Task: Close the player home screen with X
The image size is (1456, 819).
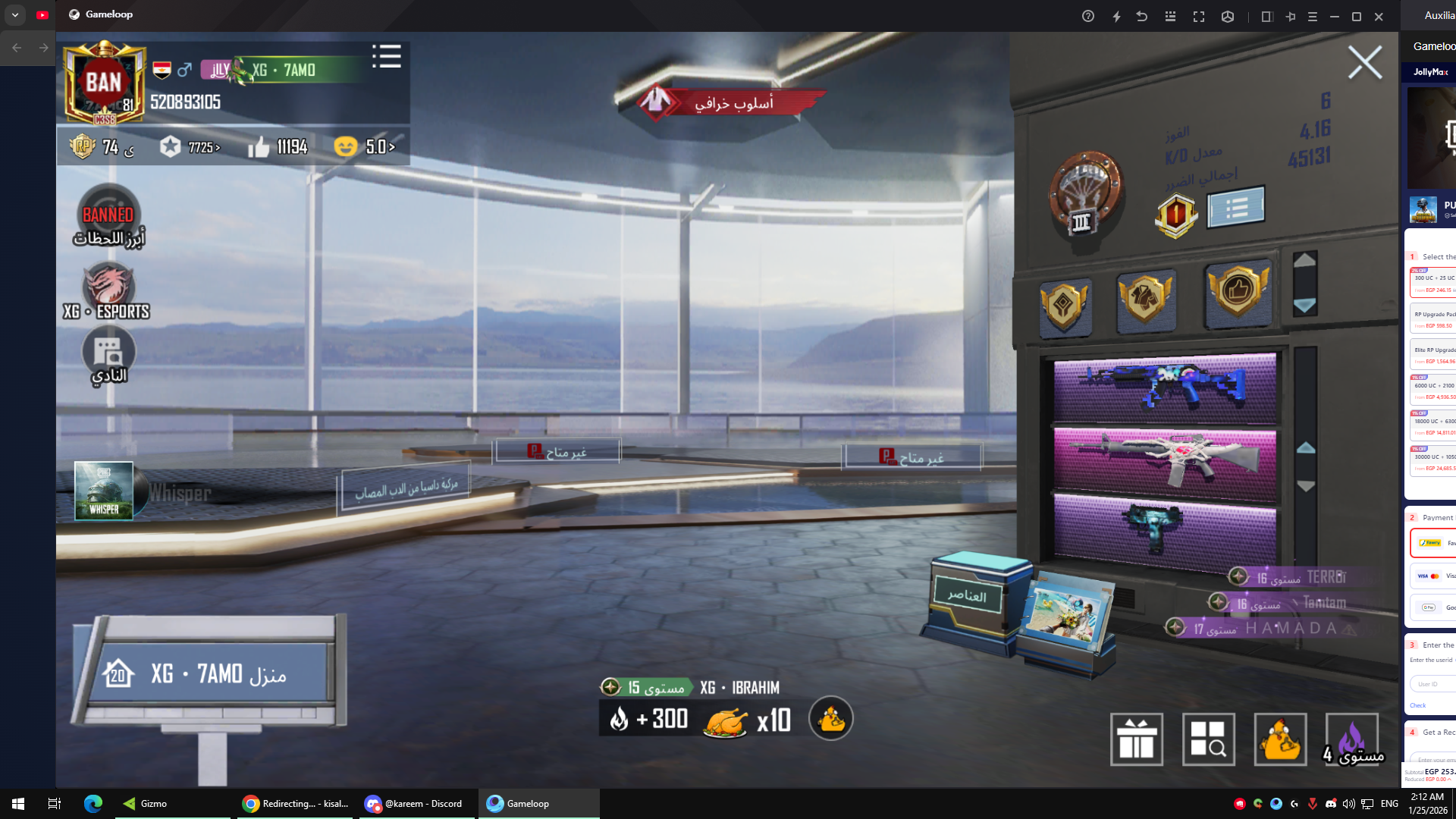Action: (x=1364, y=62)
